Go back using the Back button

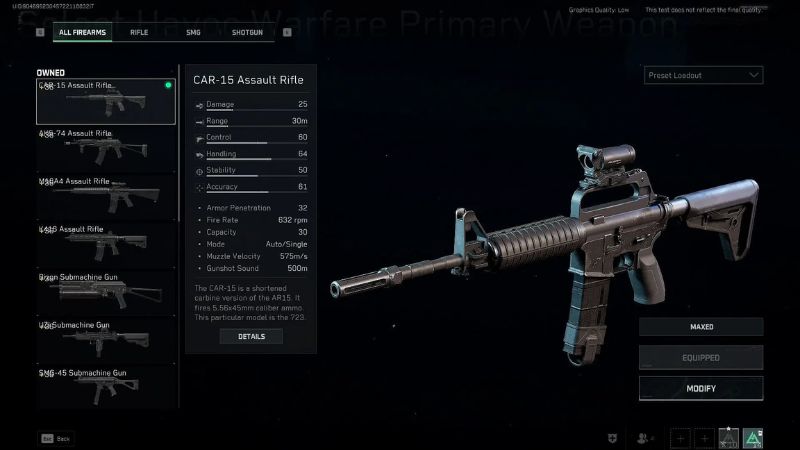(x=56, y=438)
